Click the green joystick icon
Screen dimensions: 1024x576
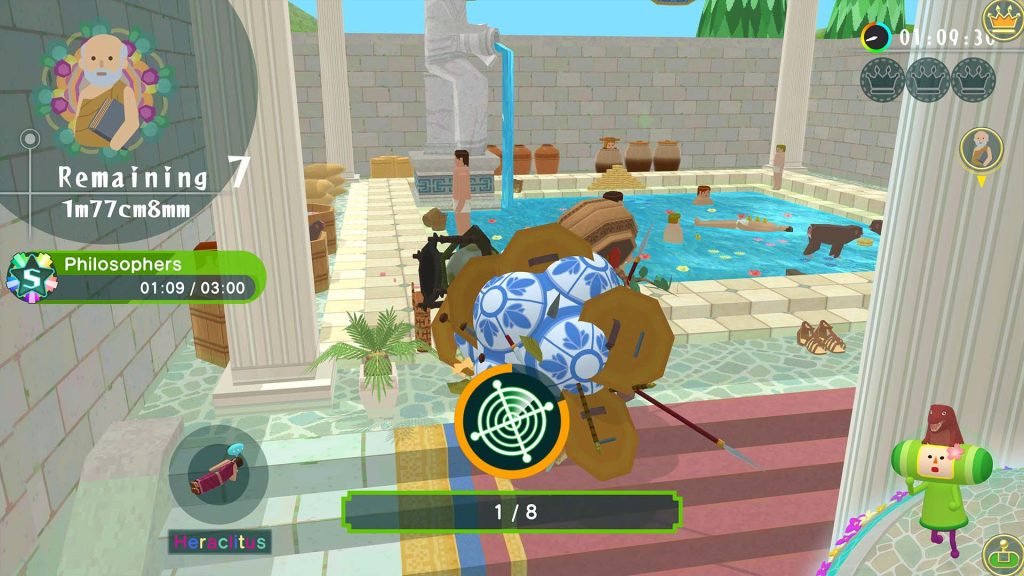point(1001,554)
